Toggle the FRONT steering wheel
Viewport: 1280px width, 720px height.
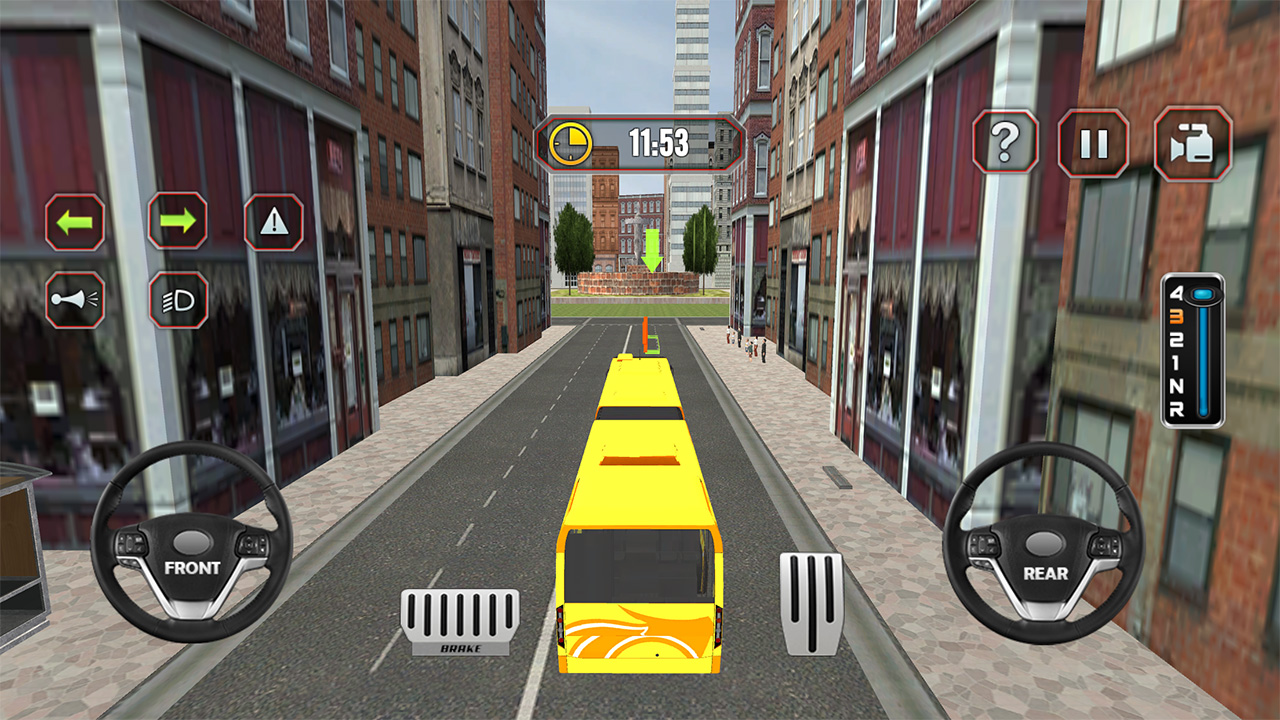(x=192, y=564)
